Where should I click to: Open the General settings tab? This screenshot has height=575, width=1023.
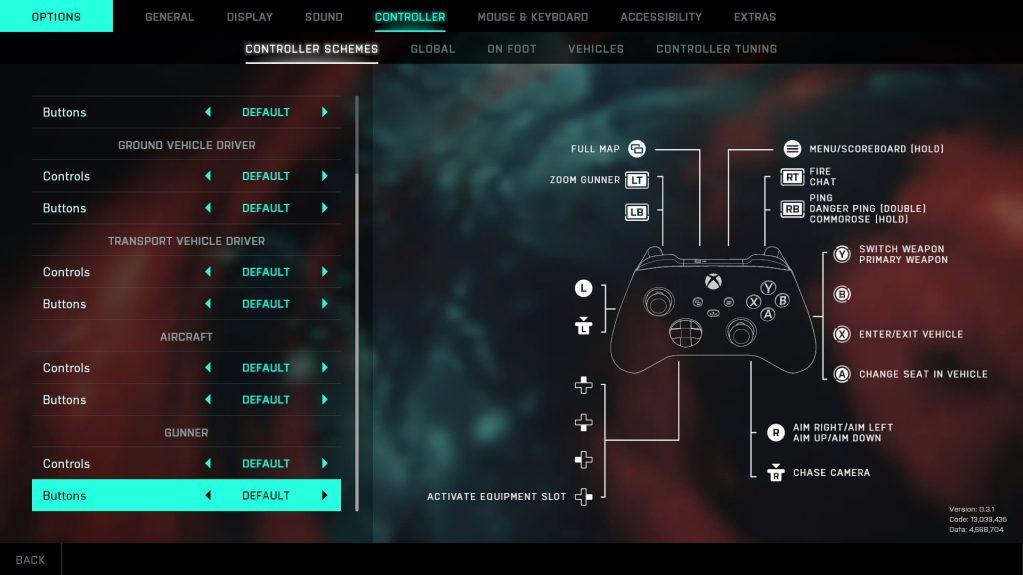(x=169, y=17)
